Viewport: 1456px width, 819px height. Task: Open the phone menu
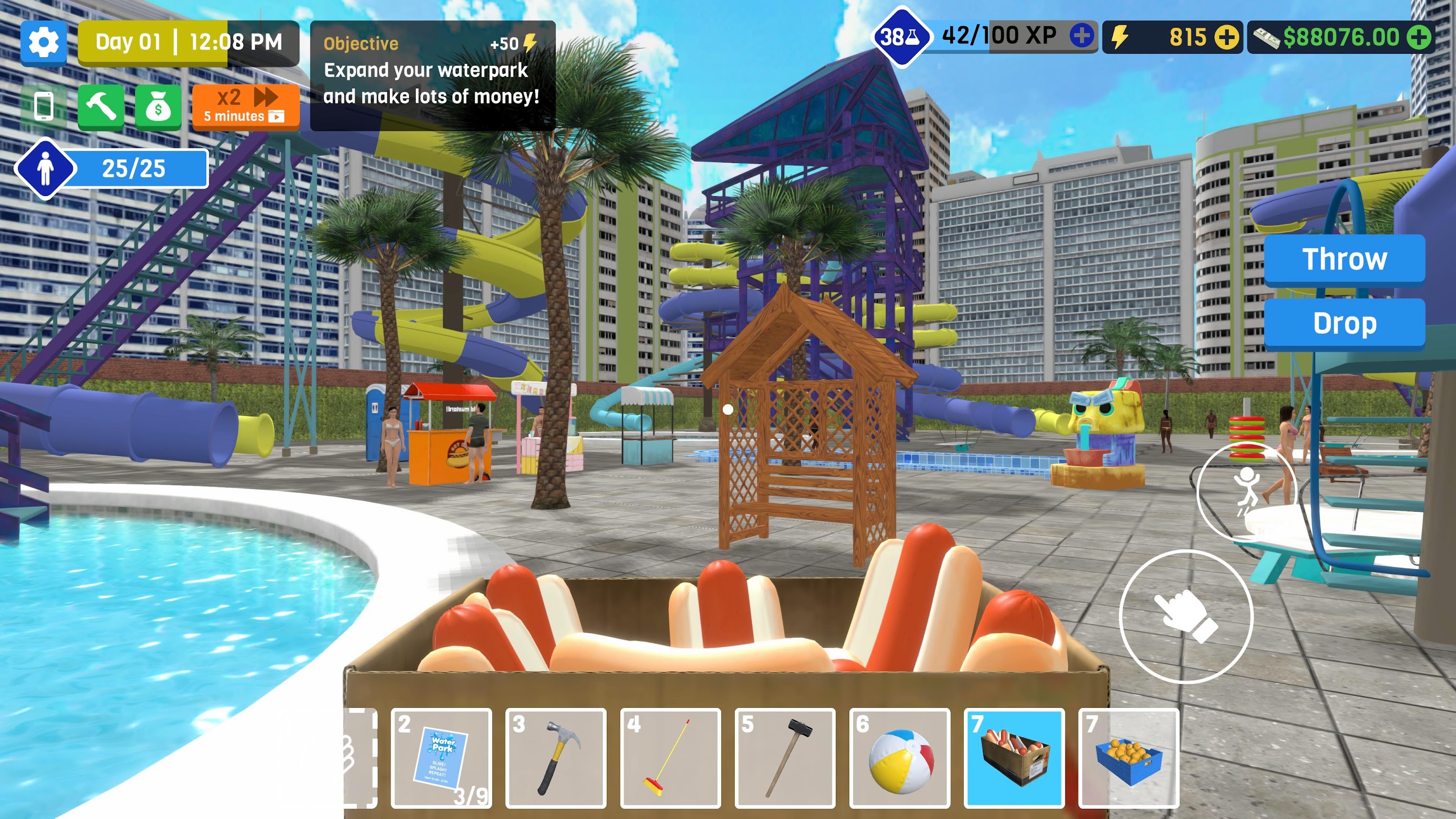coord(44,106)
